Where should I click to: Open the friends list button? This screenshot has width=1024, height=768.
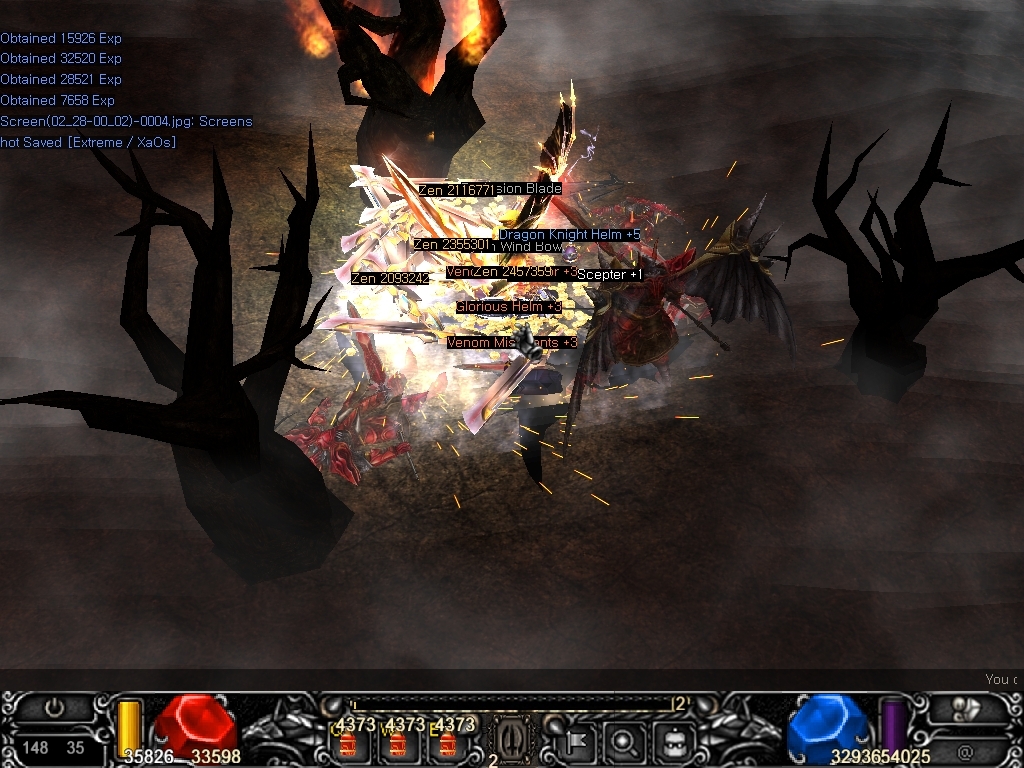point(965,709)
